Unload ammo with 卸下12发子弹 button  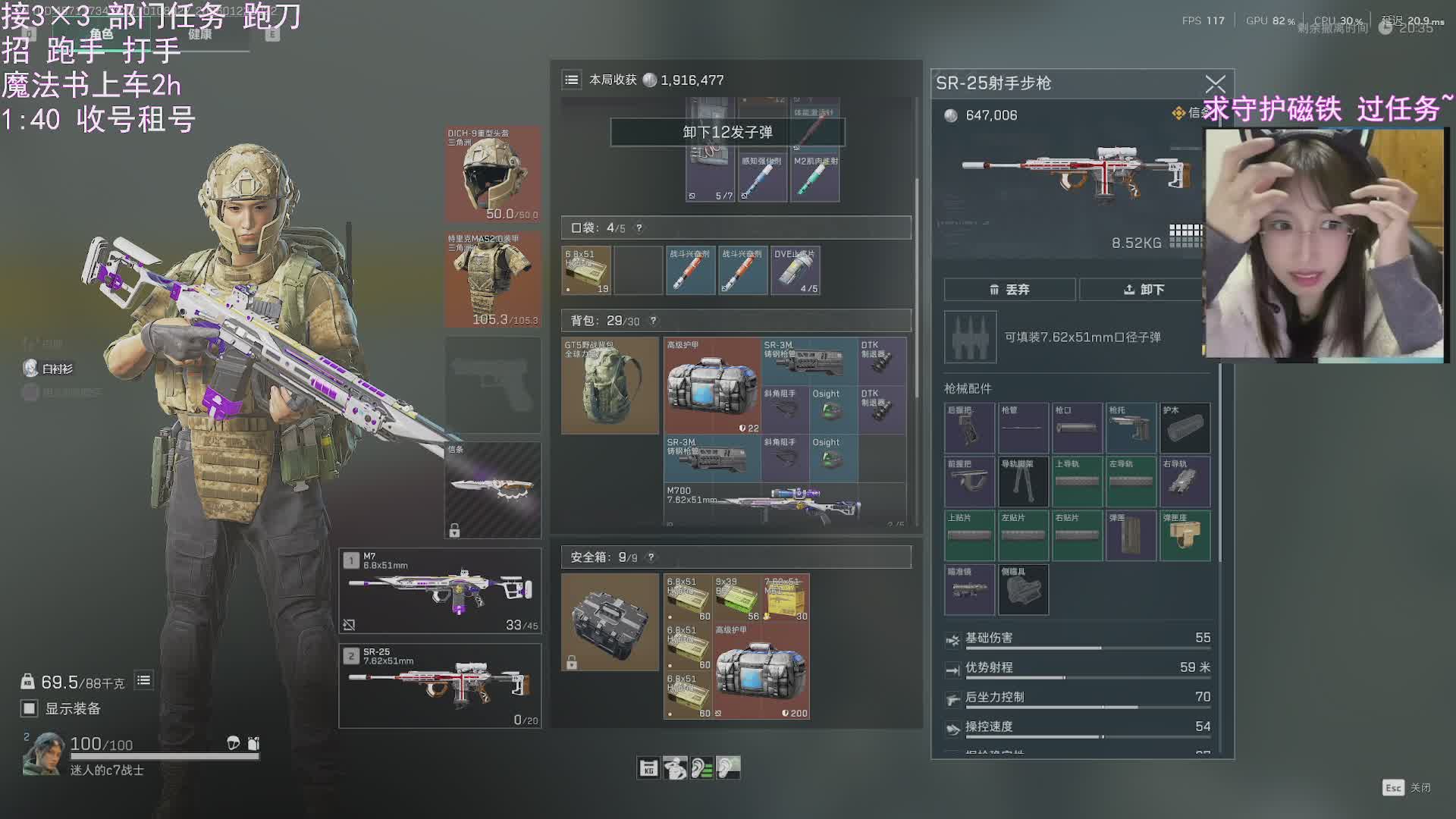tap(727, 132)
